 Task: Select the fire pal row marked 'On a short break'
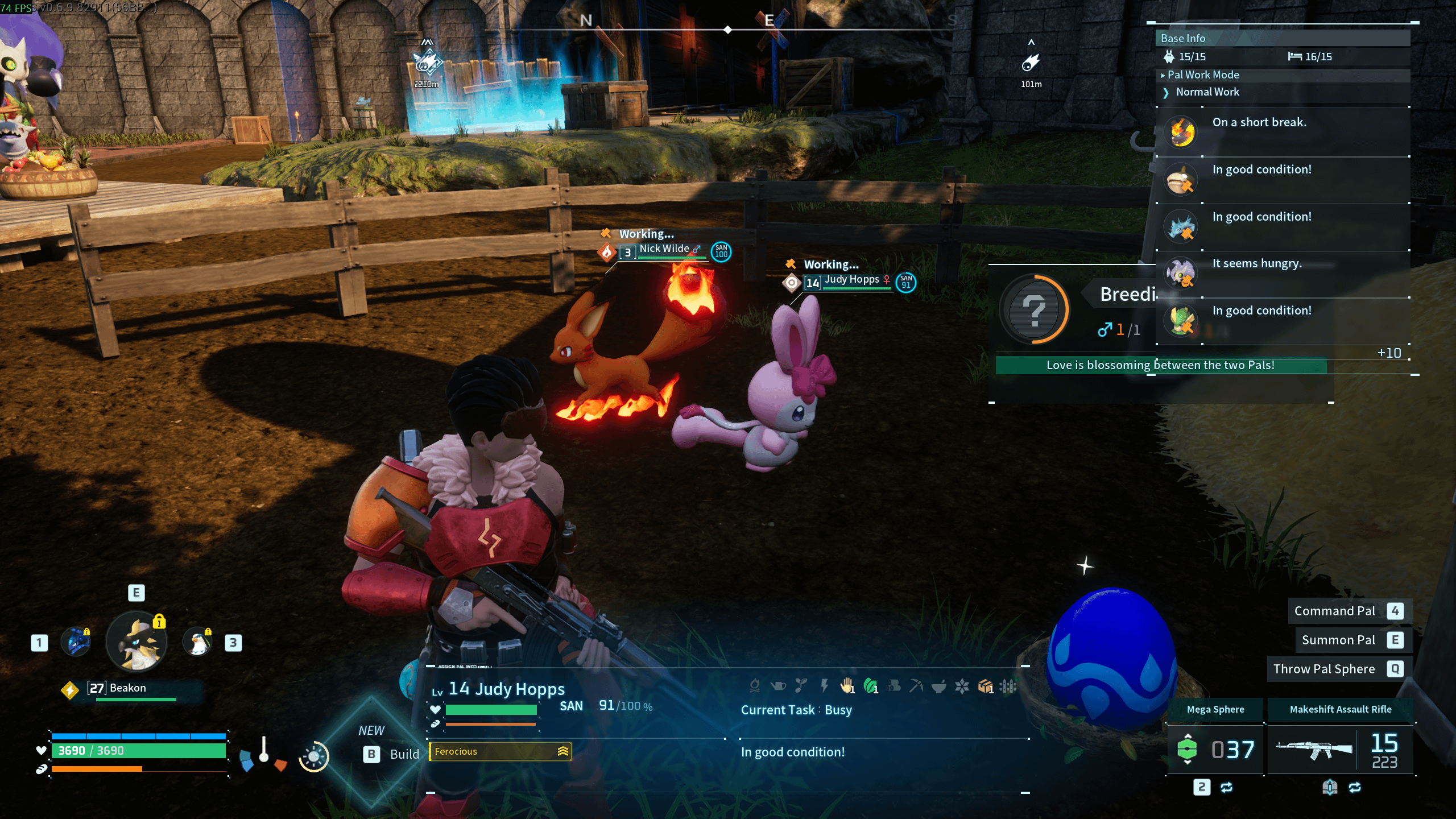[x=1282, y=132]
